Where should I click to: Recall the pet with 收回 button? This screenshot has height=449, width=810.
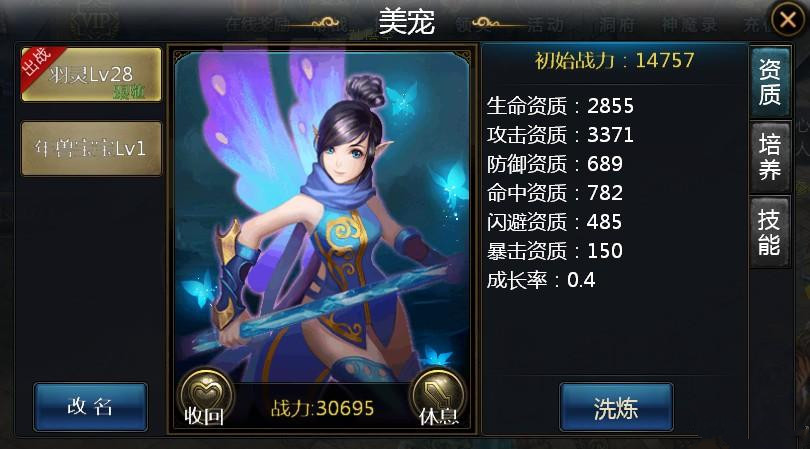pos(205,396)
